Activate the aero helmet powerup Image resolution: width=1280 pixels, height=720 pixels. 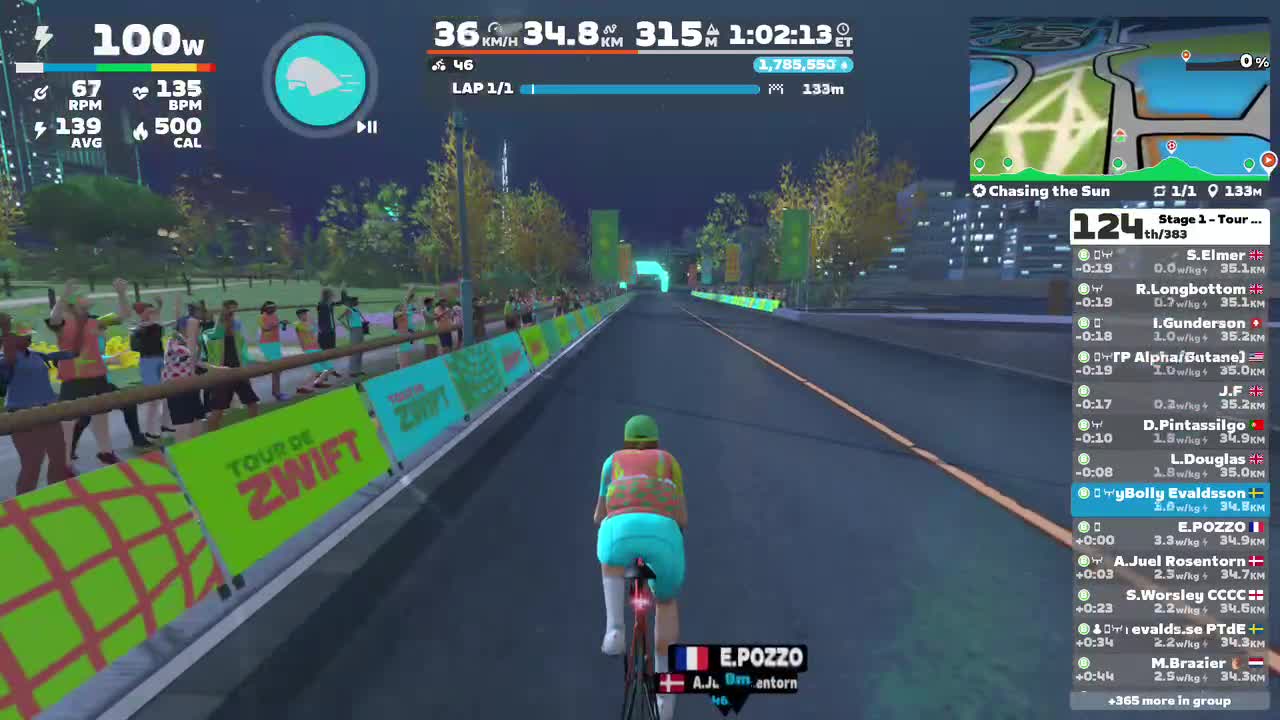tap(320, 79)
